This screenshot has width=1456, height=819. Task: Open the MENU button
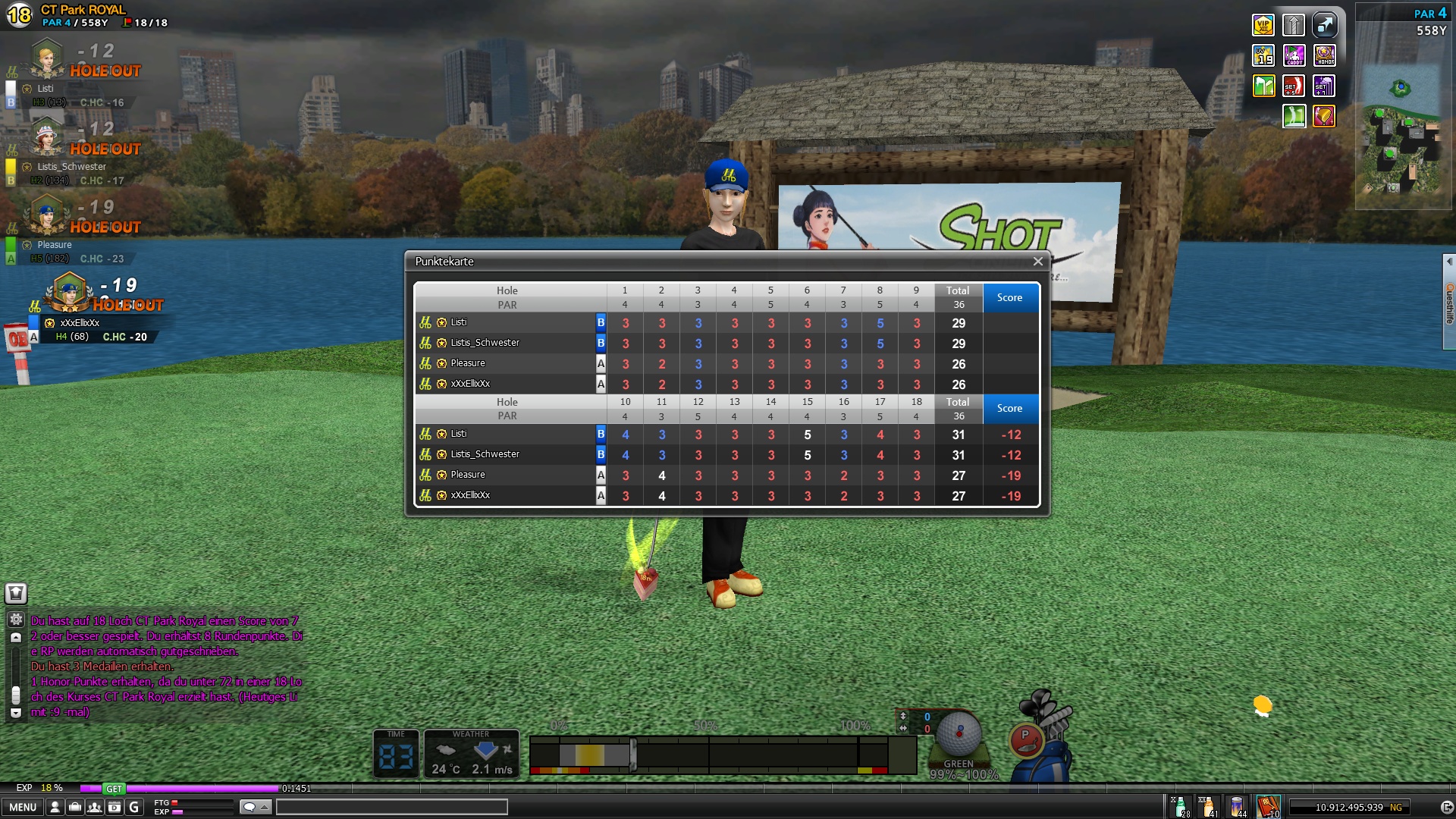click(23, 808)
